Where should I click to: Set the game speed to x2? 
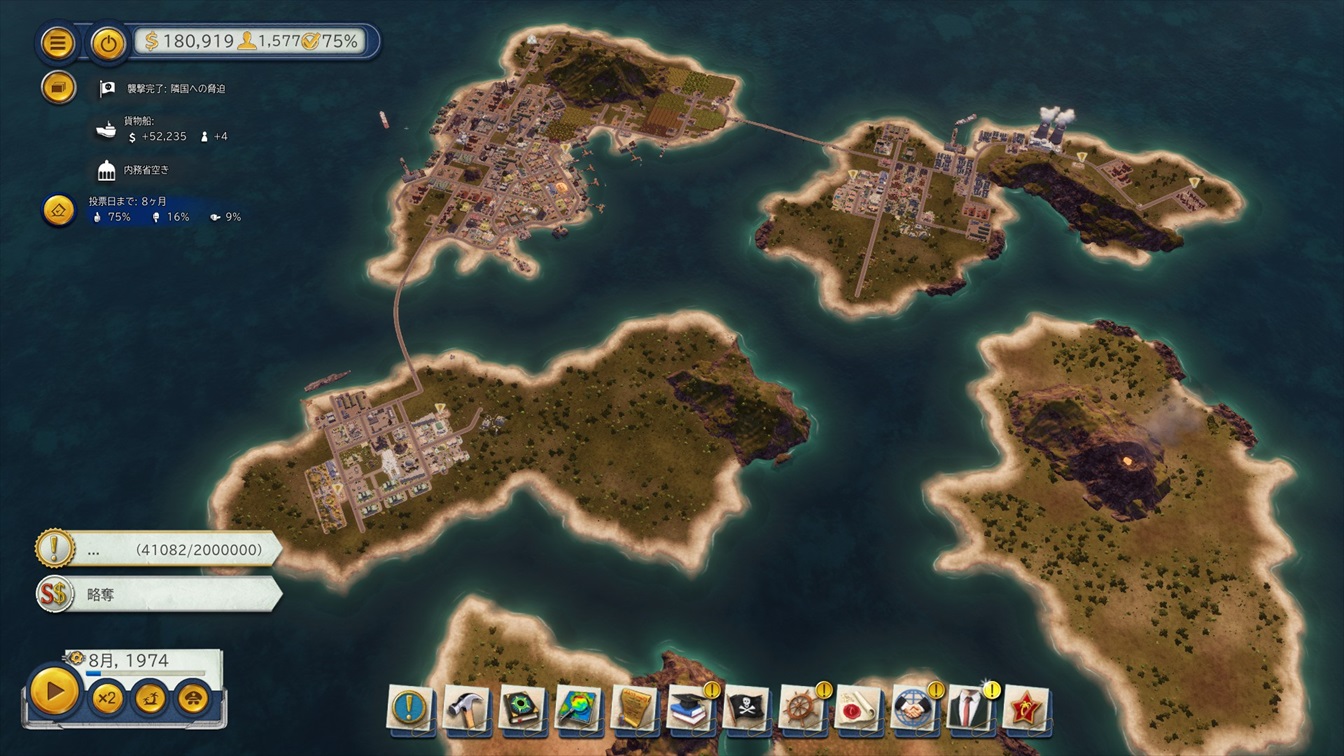[x=106, y=698]
